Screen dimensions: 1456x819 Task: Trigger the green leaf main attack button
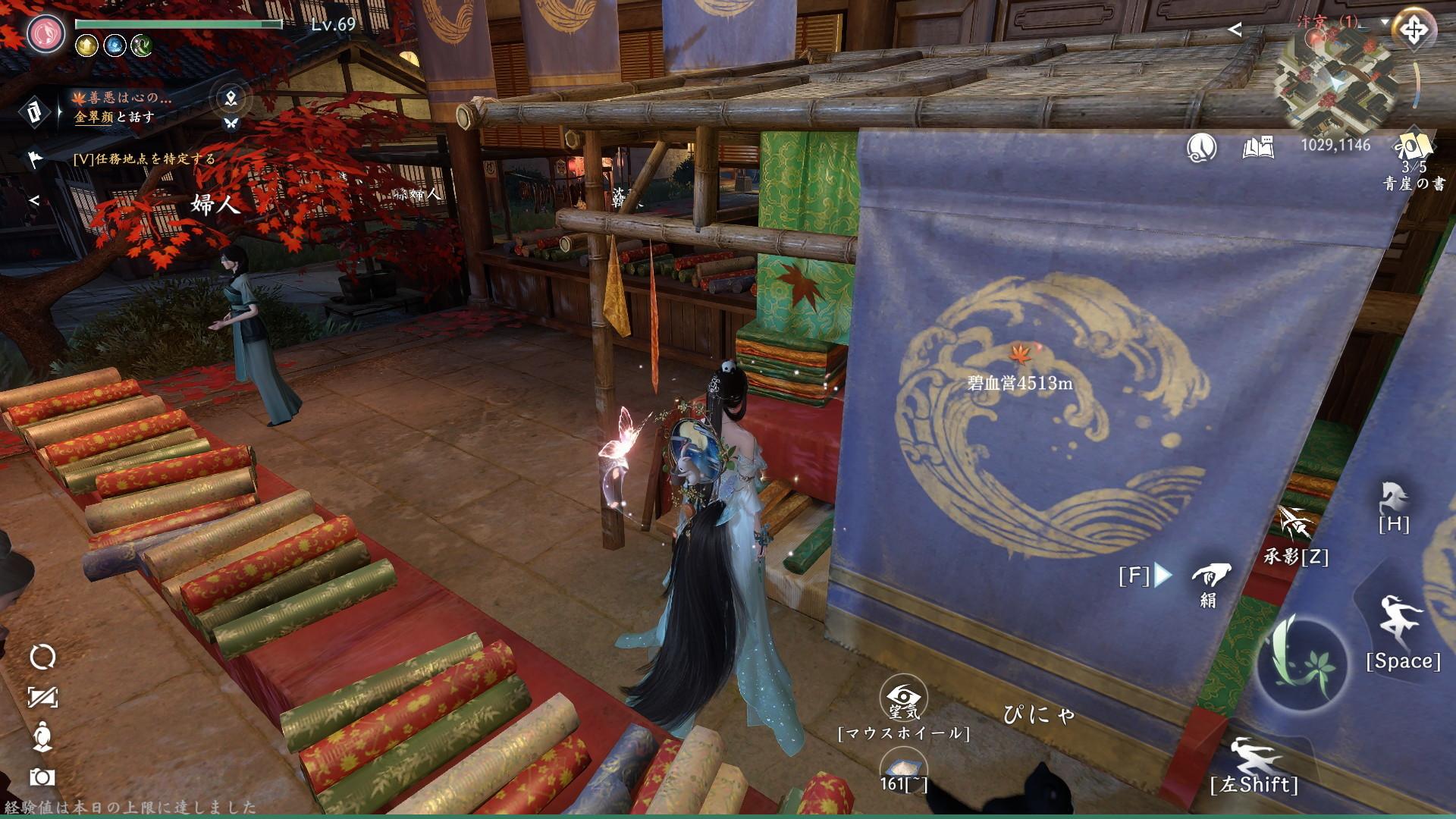1301,660
